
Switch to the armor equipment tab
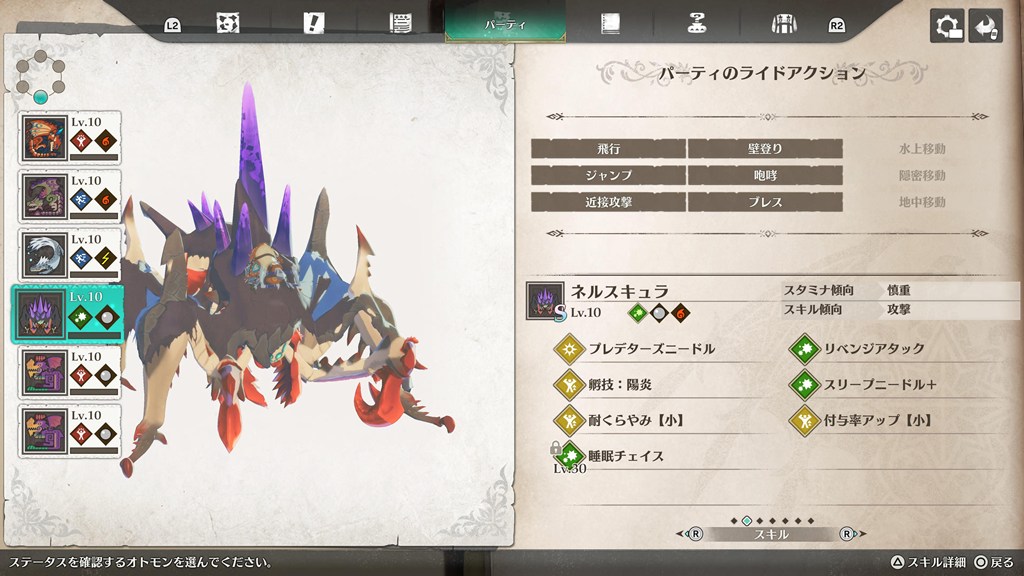(783, 23)
